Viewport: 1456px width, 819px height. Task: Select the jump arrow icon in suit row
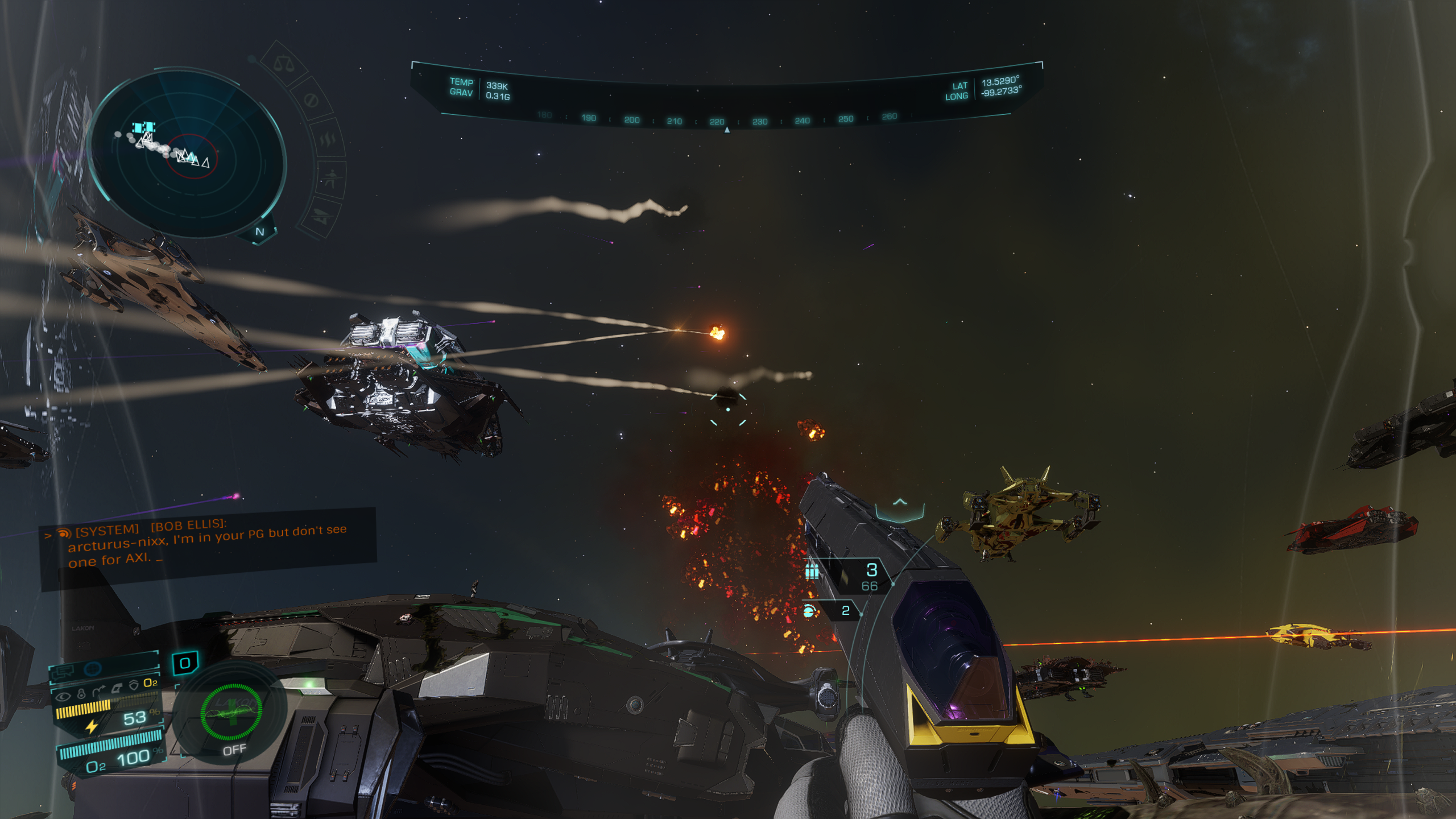pyautogui.click(x=98, y=691)
